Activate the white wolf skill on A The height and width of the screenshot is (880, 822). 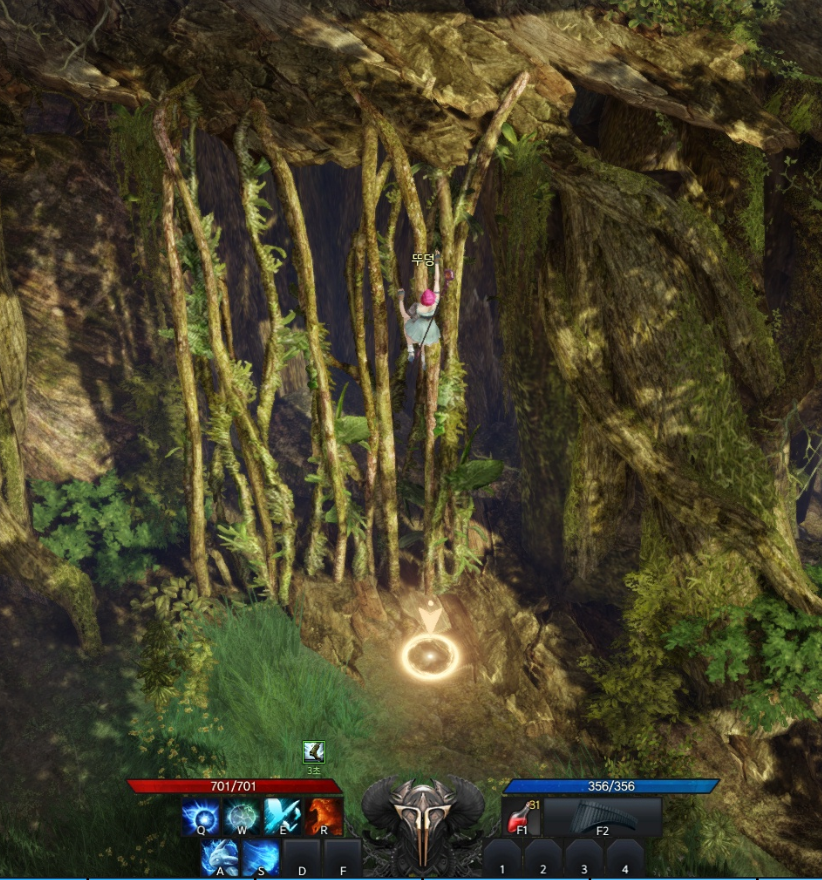(x=220, y=857)
